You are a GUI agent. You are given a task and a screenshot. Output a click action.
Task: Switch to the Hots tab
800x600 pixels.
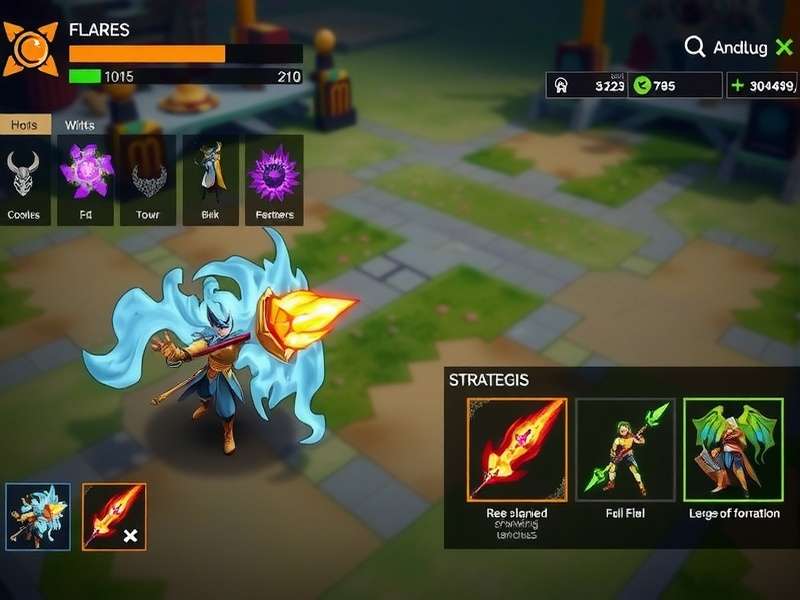click(x=23, y=125)
